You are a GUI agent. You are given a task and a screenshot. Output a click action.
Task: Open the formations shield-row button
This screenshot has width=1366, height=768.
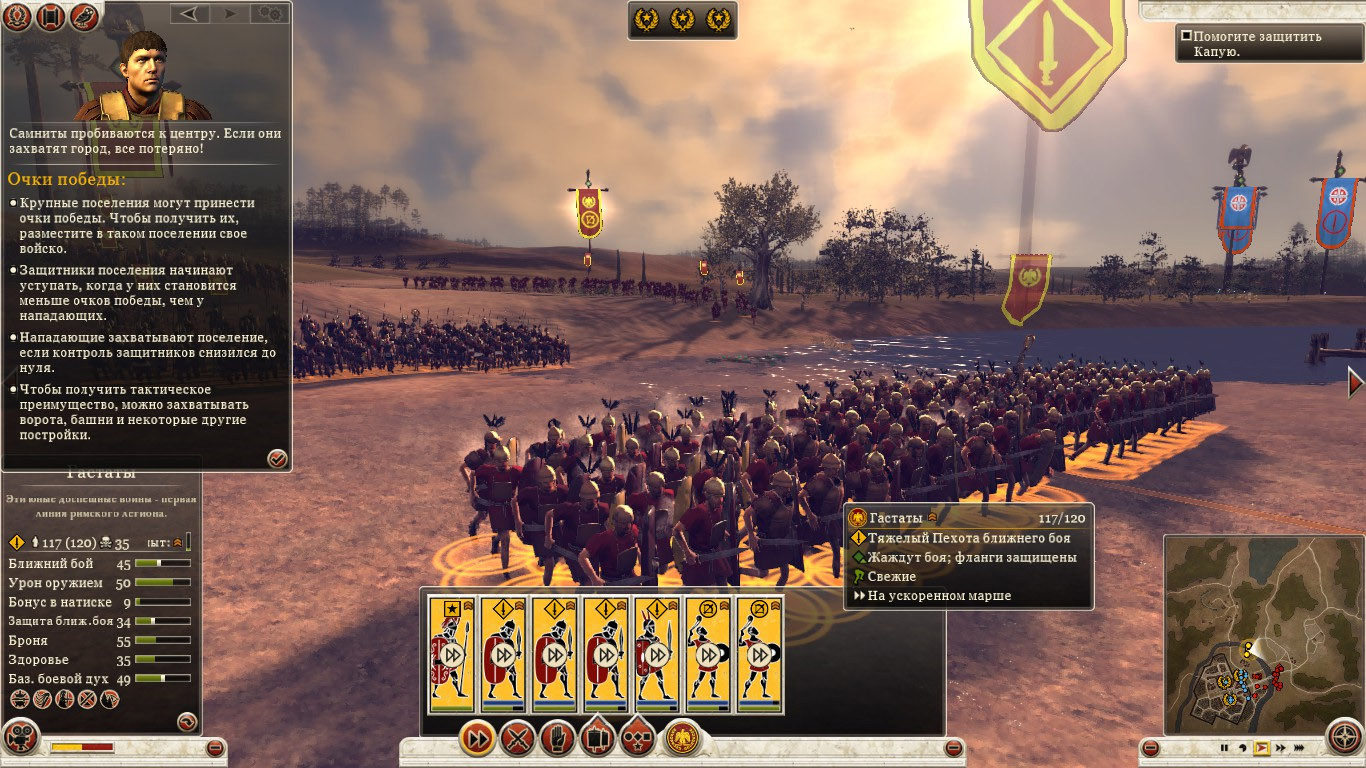click(597, 740)
